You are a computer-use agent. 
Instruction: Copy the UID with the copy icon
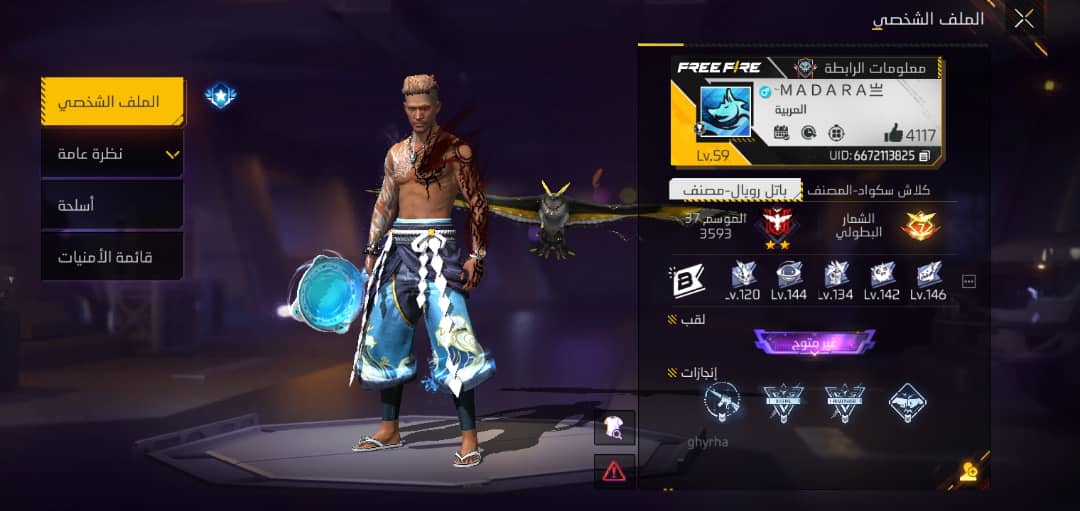coord(925,156)
